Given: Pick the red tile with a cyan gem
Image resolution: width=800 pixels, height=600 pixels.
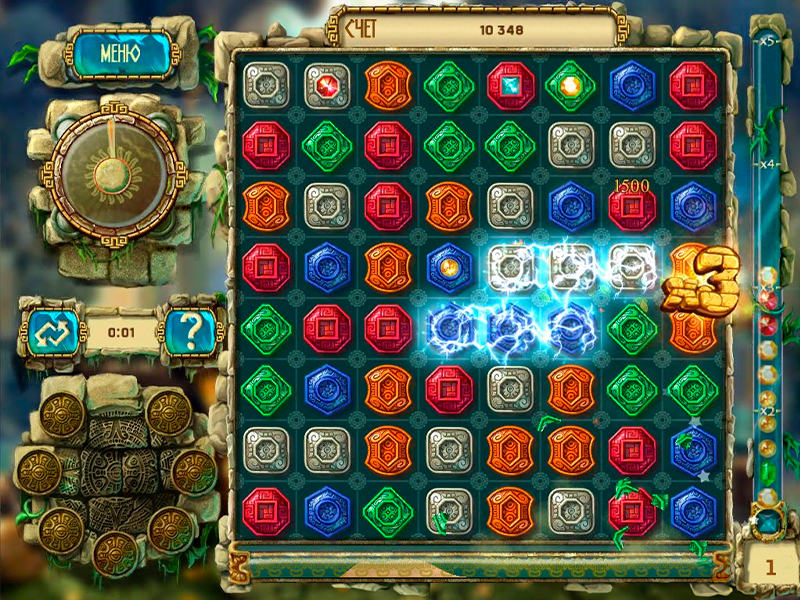Looking at the screenshot, I should tap(510, 85).
